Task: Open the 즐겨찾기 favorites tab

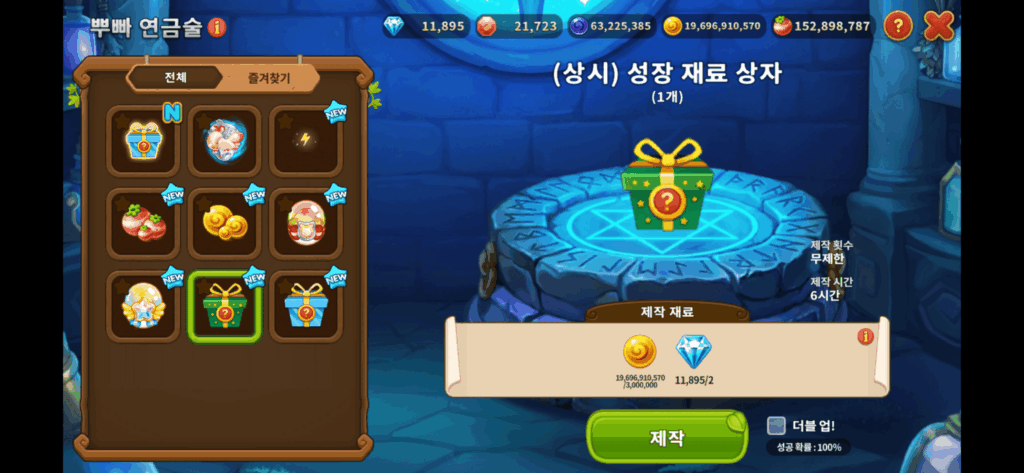Action: tap(265, 77)
